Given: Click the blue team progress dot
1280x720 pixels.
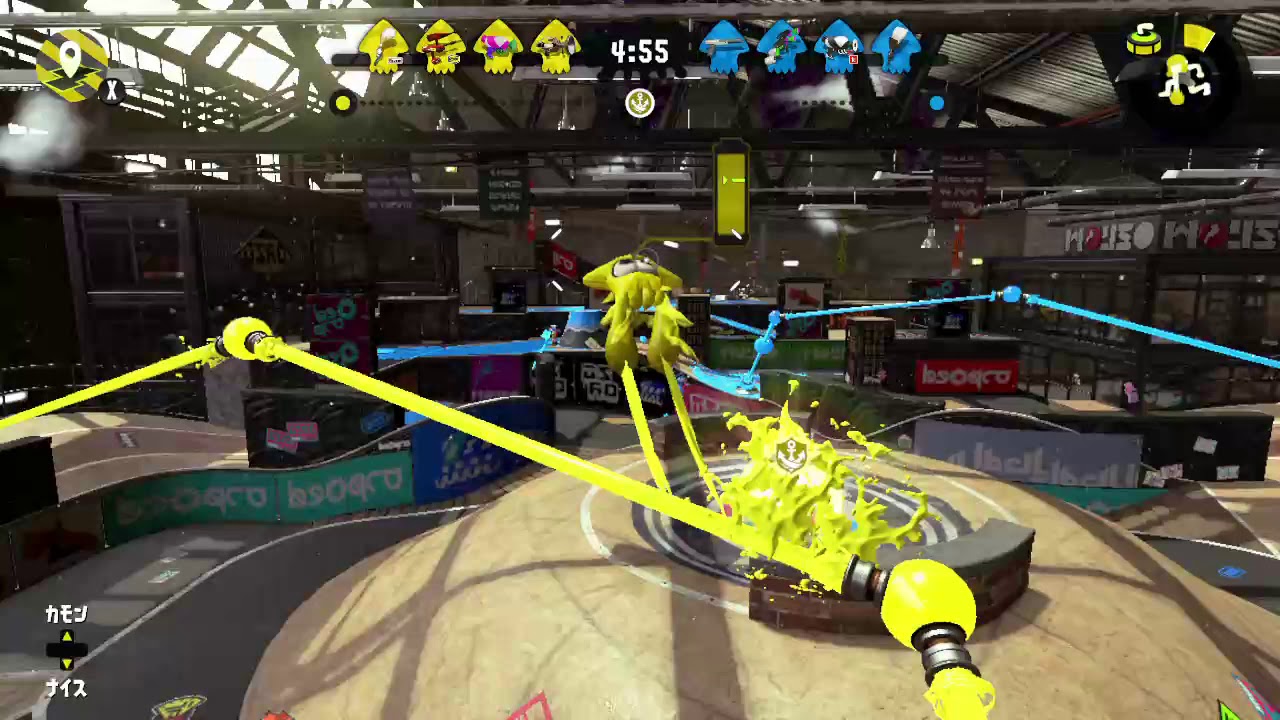Looking at the screenshot, I should (936, 103).
